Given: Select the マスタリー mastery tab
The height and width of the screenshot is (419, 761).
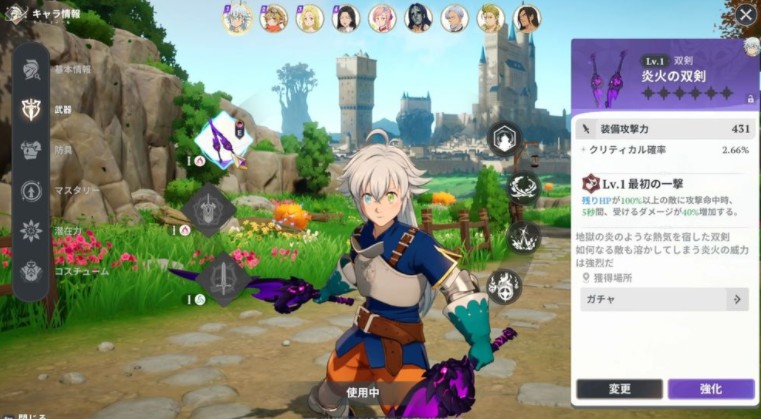Looking at the screenshot, I should click(x=31, y=190).
